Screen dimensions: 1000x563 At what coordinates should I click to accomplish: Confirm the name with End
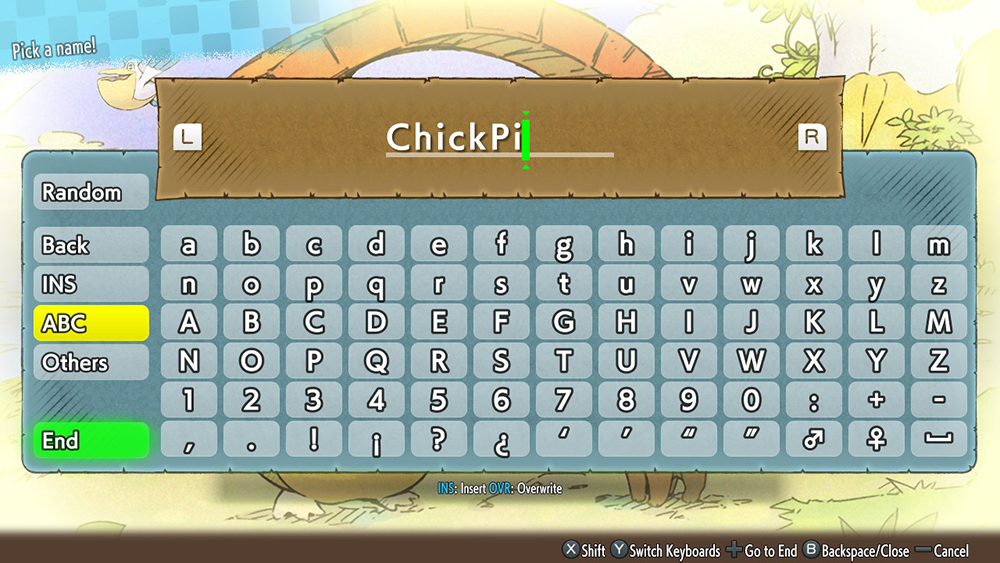[91, 440]
